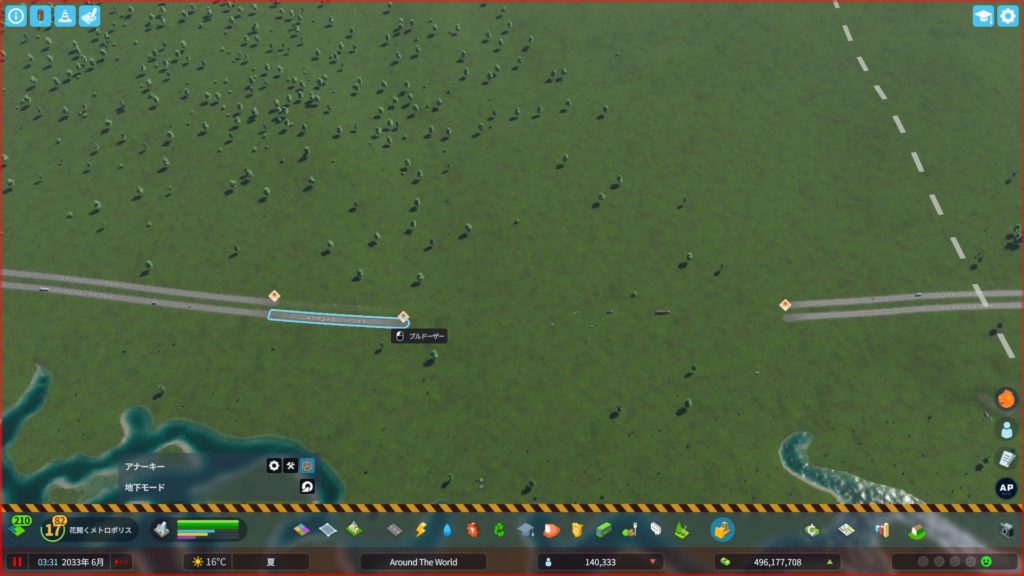Open the orange Chirper notification icon

[1006, 399]
